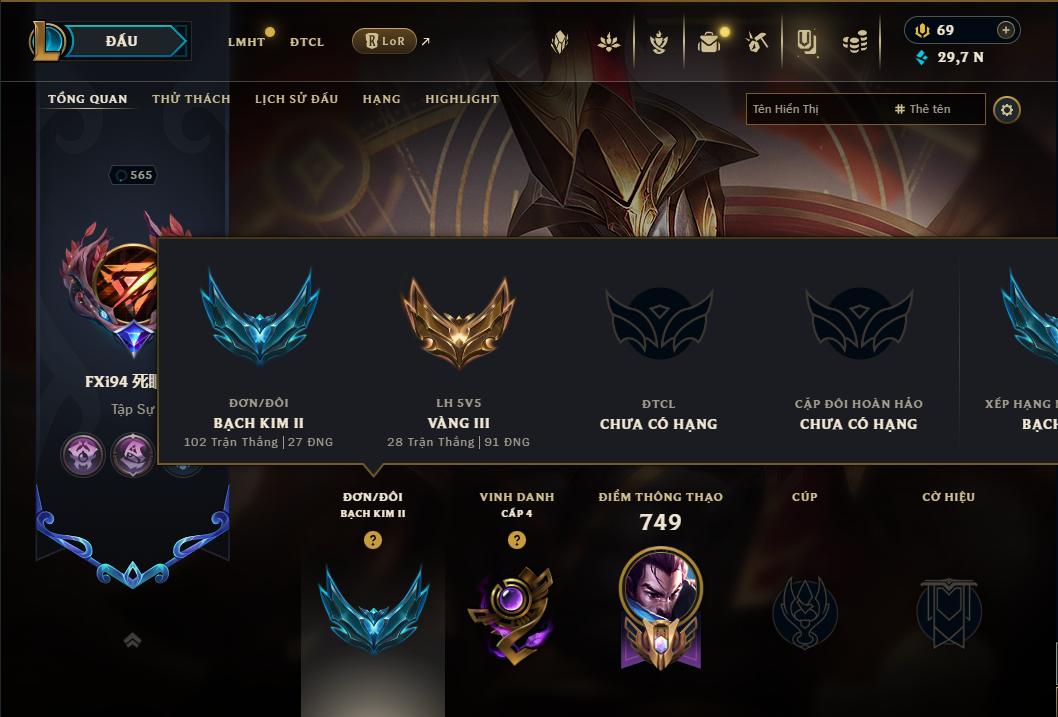The width and height of the screenshot is (1058, 717).
Task: Open the ĐTCL game tab
Action: tap(307, 42)
